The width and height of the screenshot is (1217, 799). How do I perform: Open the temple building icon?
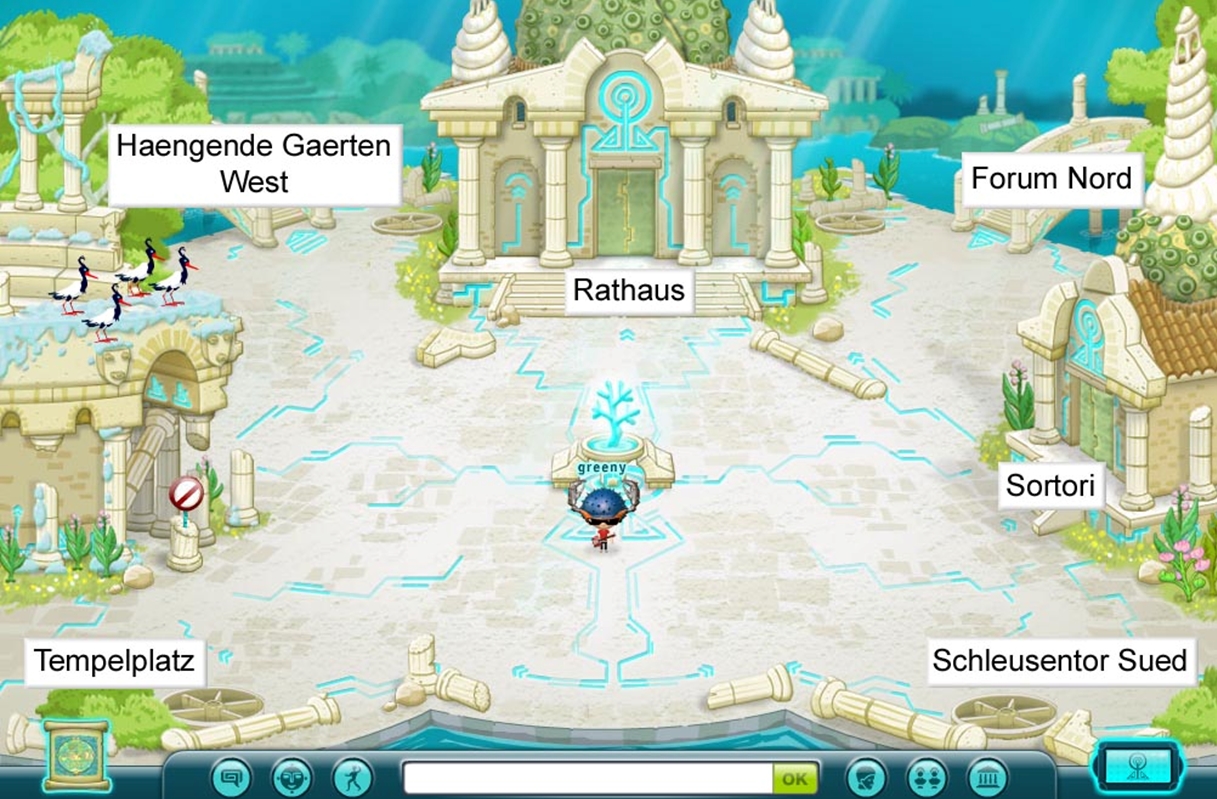point(987,777)
